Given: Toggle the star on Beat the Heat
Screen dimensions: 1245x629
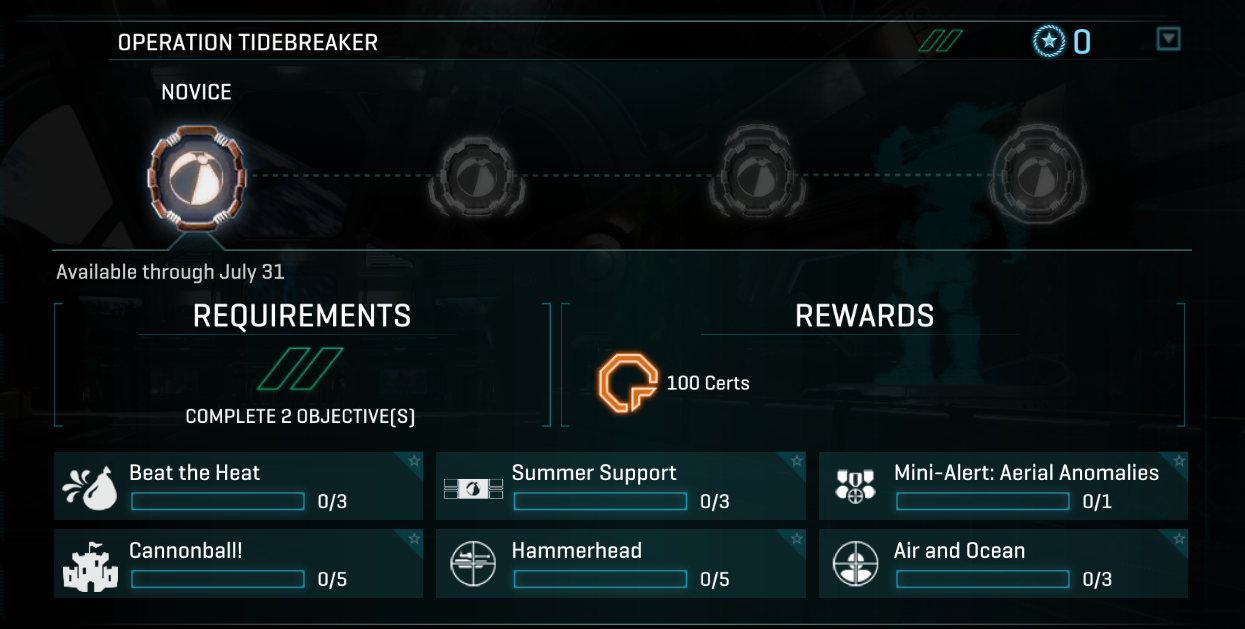Looking at the screenshot, I should tap(414, 461).
